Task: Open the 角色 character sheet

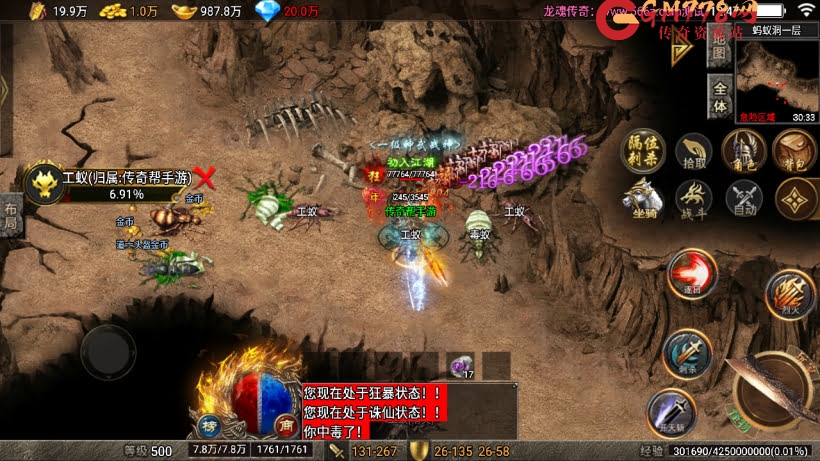Action: tap(743, 150)
